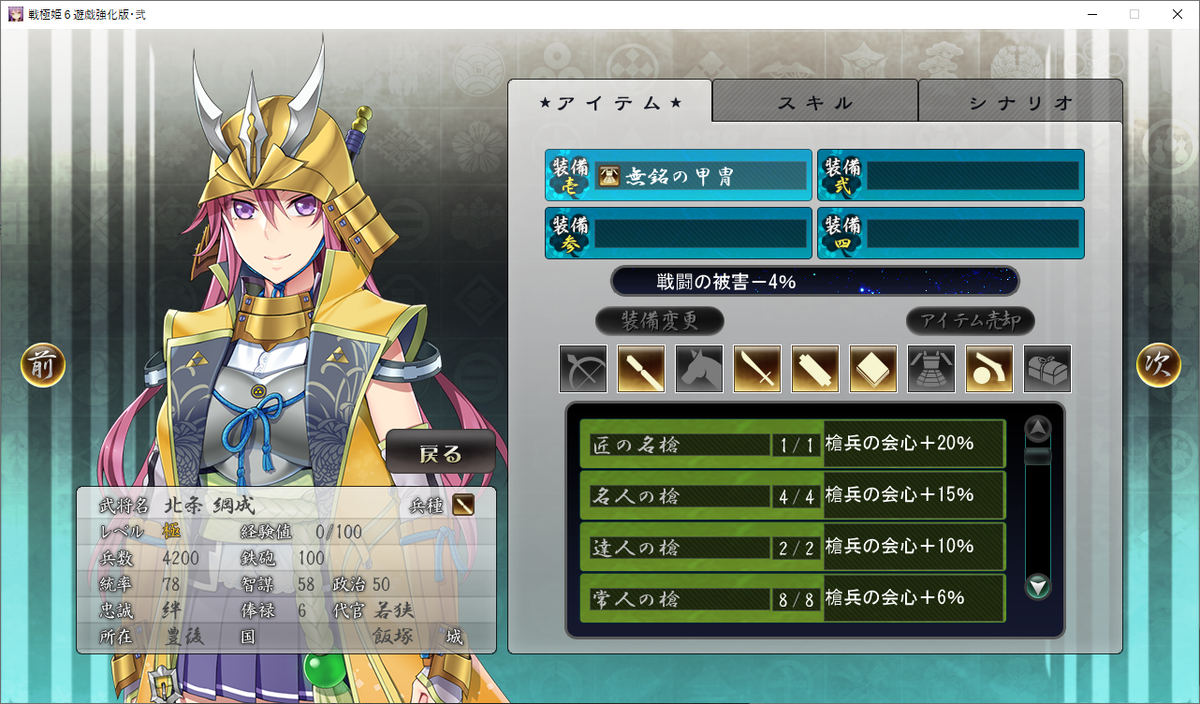Close the game window
Image resolution: width=1200 pixels, height=704 pixels.
[1176, 14]
